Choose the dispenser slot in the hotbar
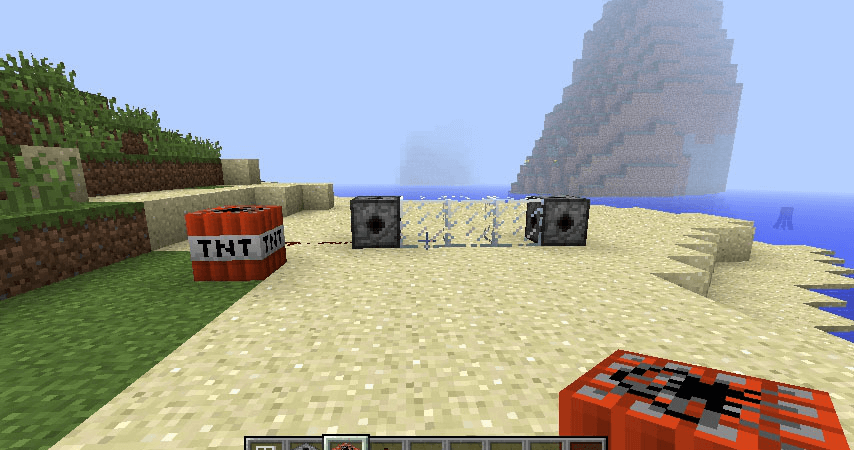 (305, 445)
